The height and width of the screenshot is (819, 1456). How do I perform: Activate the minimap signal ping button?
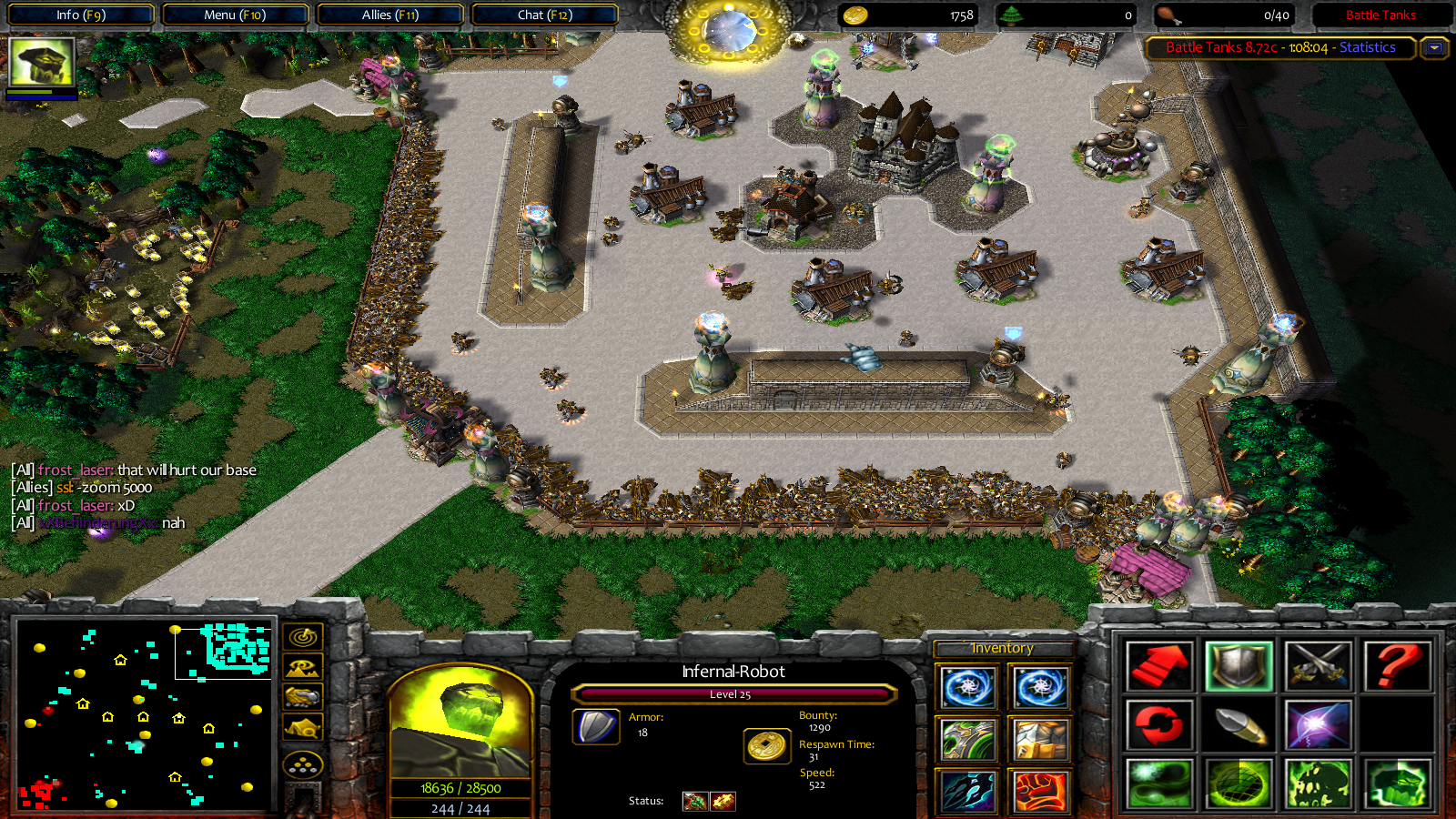[x=303, y=636]
